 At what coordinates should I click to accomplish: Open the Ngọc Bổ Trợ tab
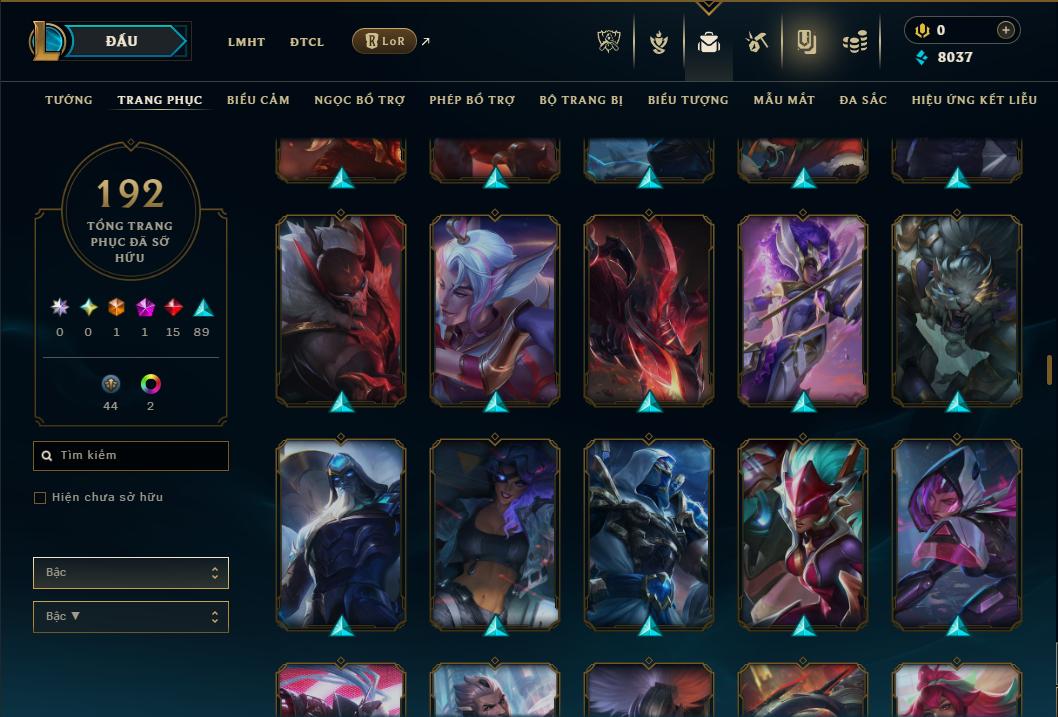(x=359, y=100)
